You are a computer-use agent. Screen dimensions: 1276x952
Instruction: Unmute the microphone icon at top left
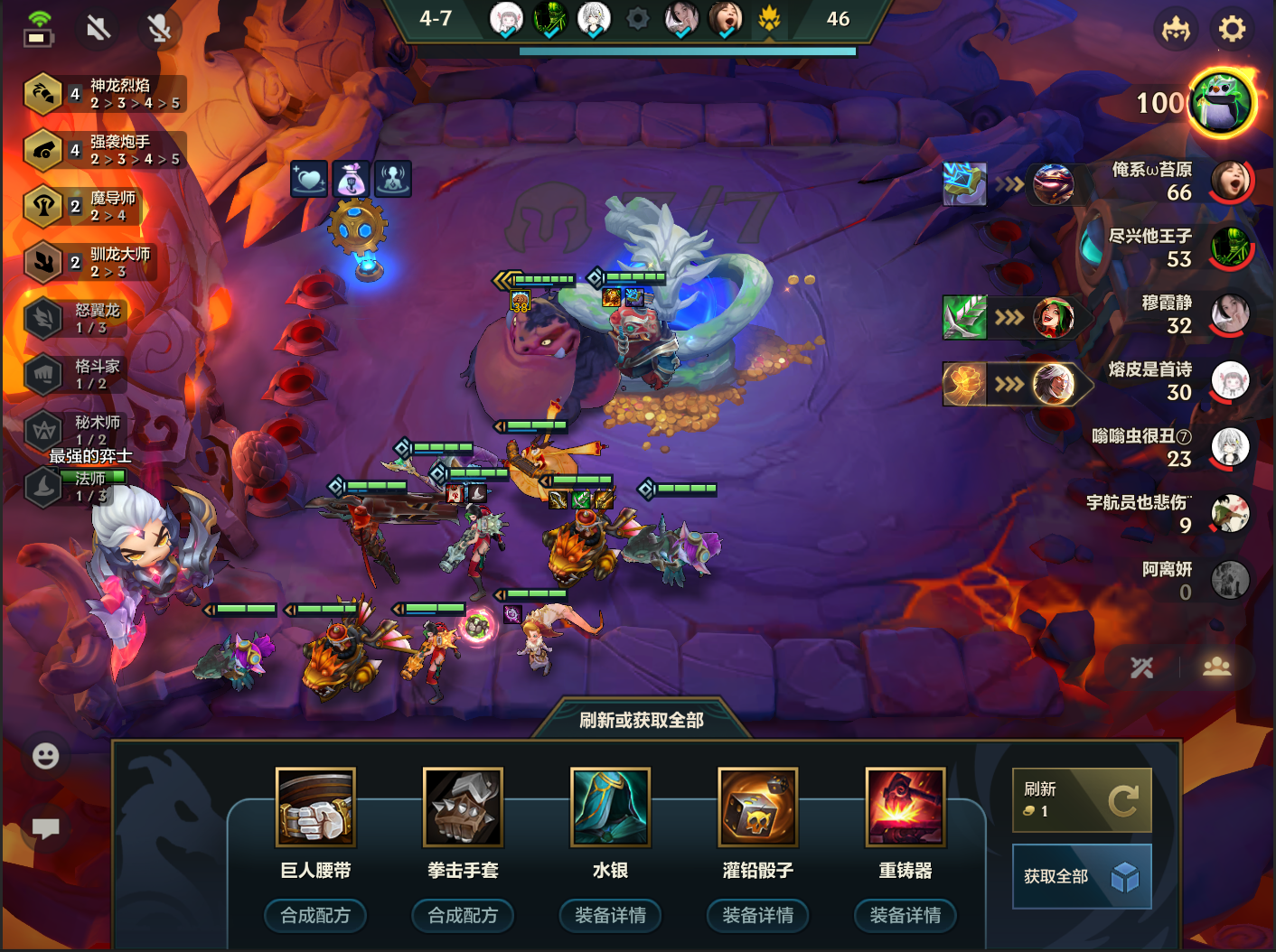[x=159, y=28]
